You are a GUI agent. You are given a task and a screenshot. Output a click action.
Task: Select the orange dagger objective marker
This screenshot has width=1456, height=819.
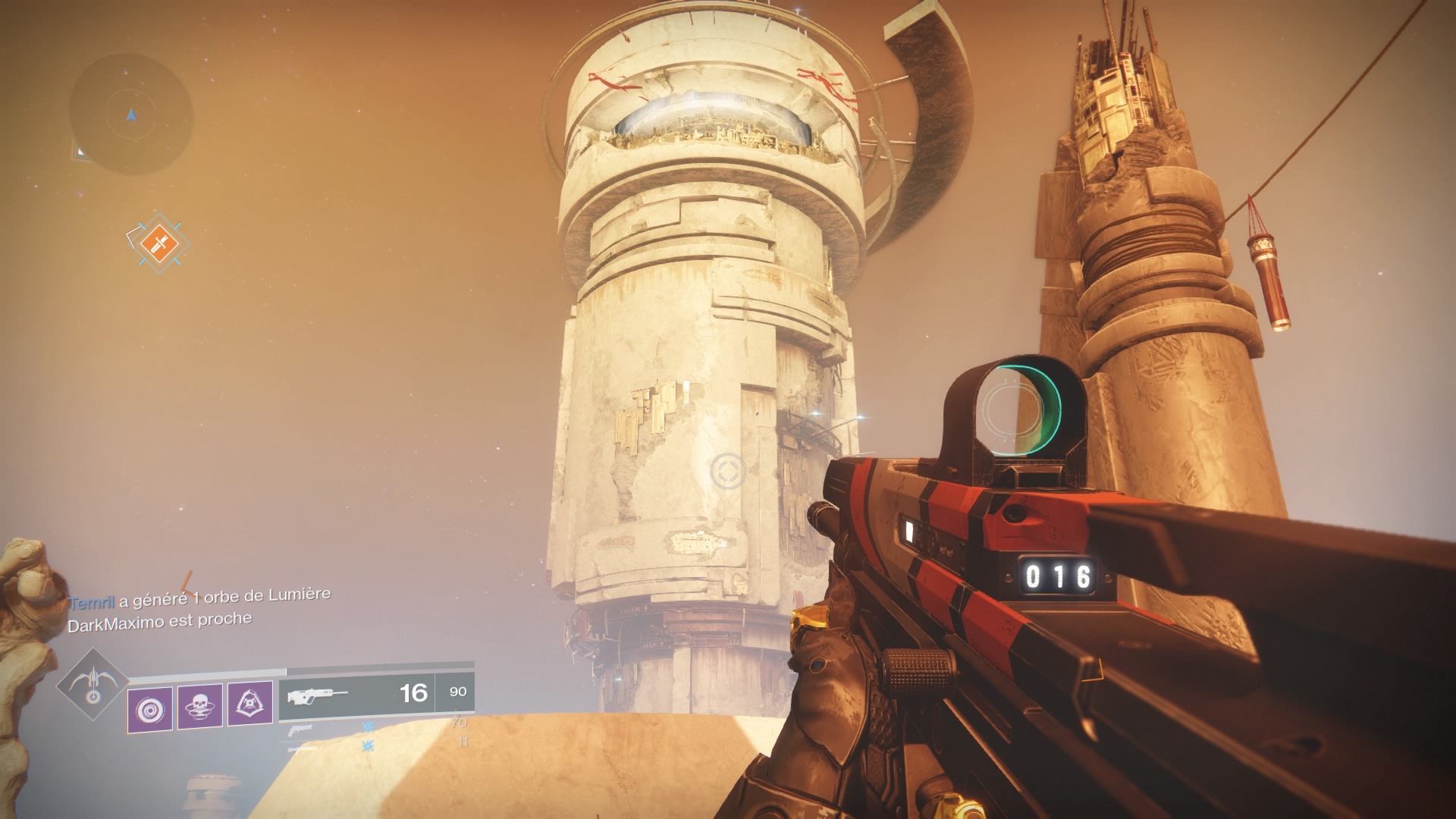coord(158,243)
